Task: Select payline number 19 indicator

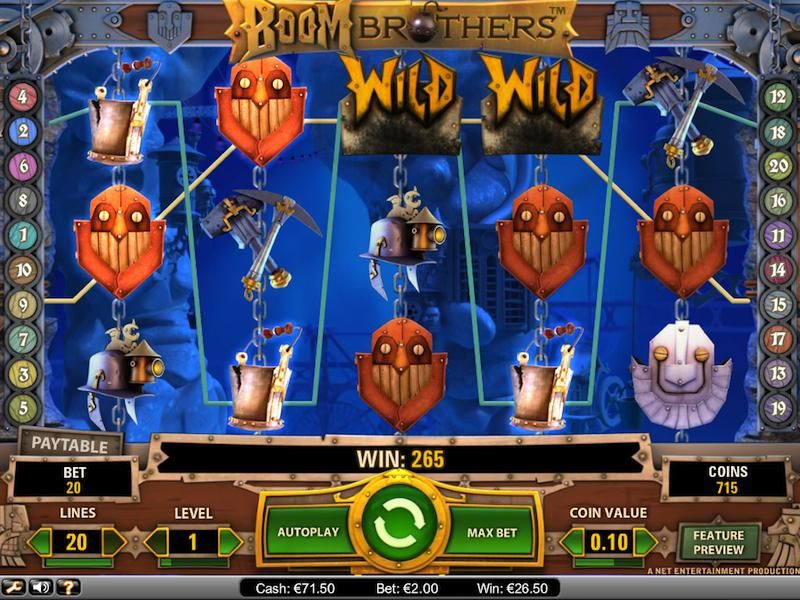Action: 778,408
